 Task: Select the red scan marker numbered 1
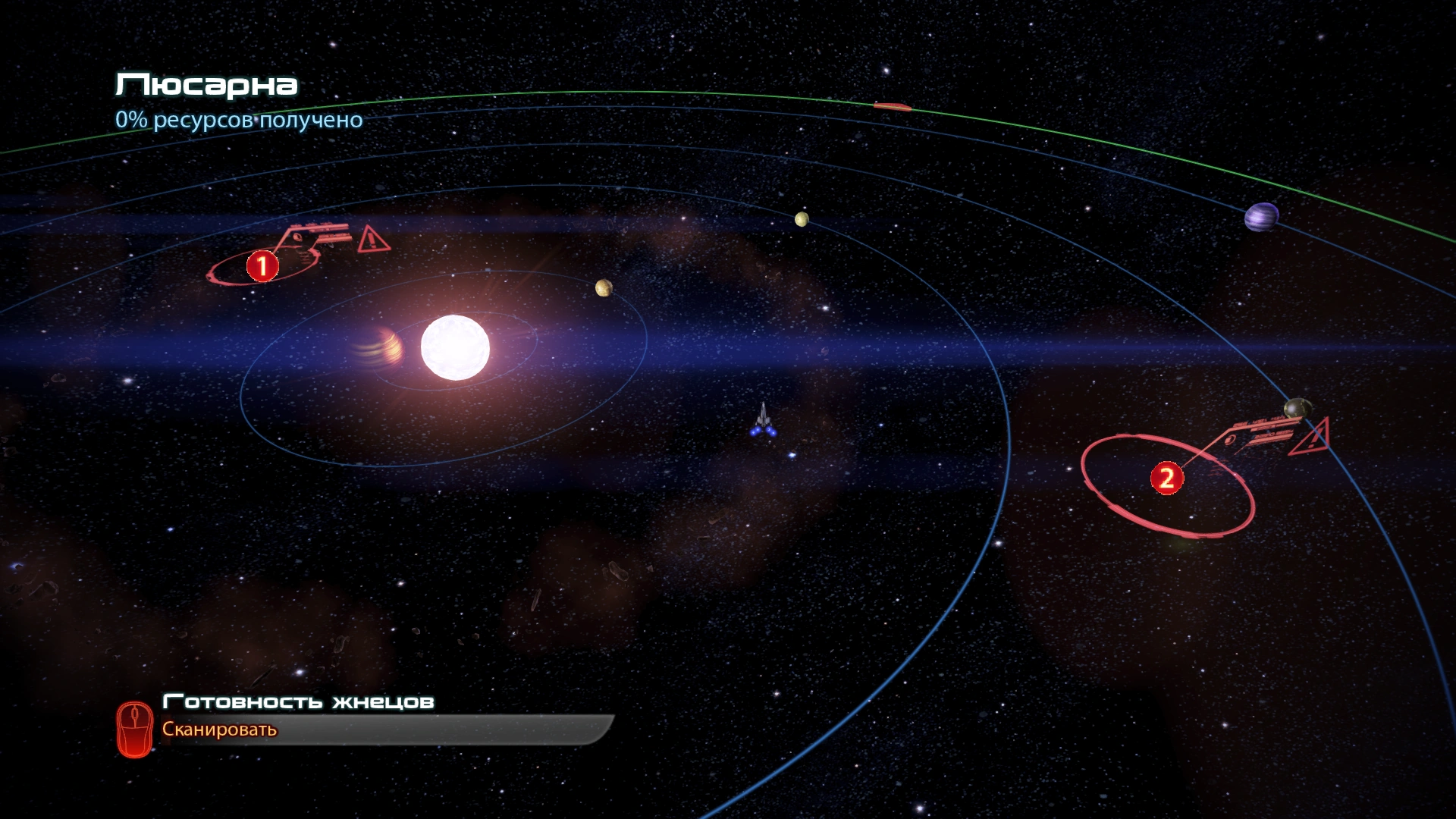pos(262,266)
